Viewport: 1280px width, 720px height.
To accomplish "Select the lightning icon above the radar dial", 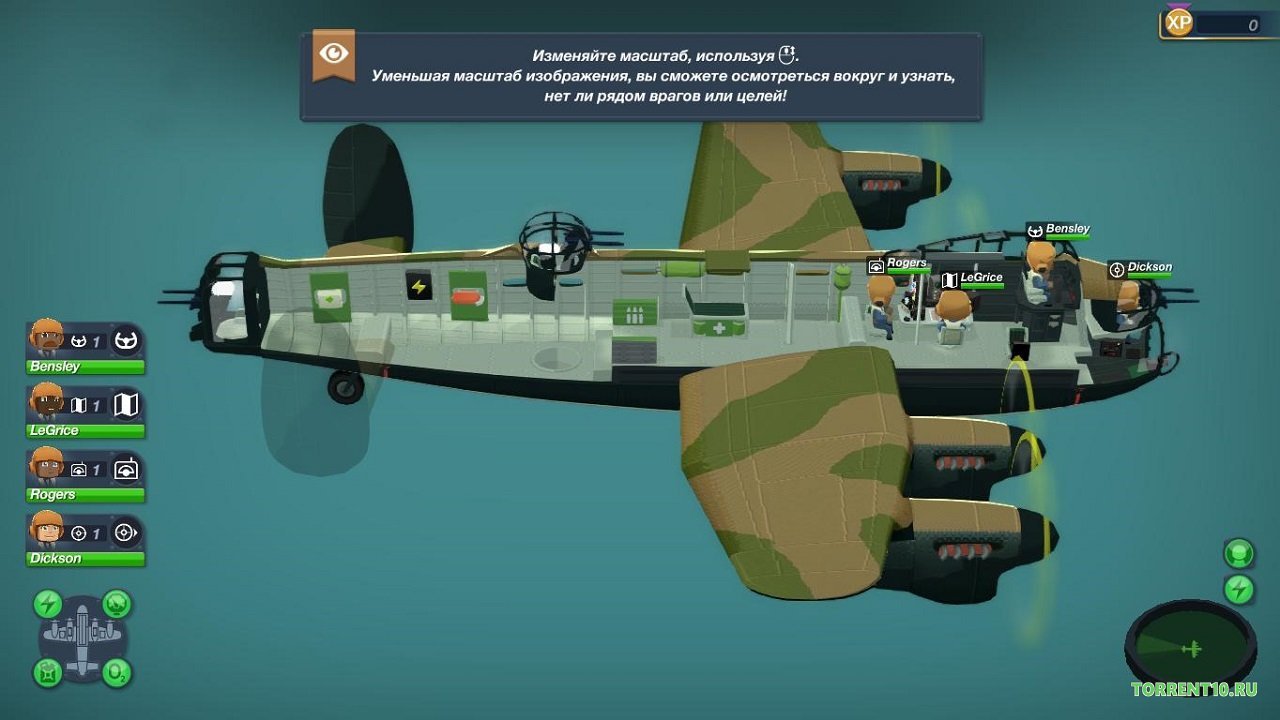I will coord(1238,588).
